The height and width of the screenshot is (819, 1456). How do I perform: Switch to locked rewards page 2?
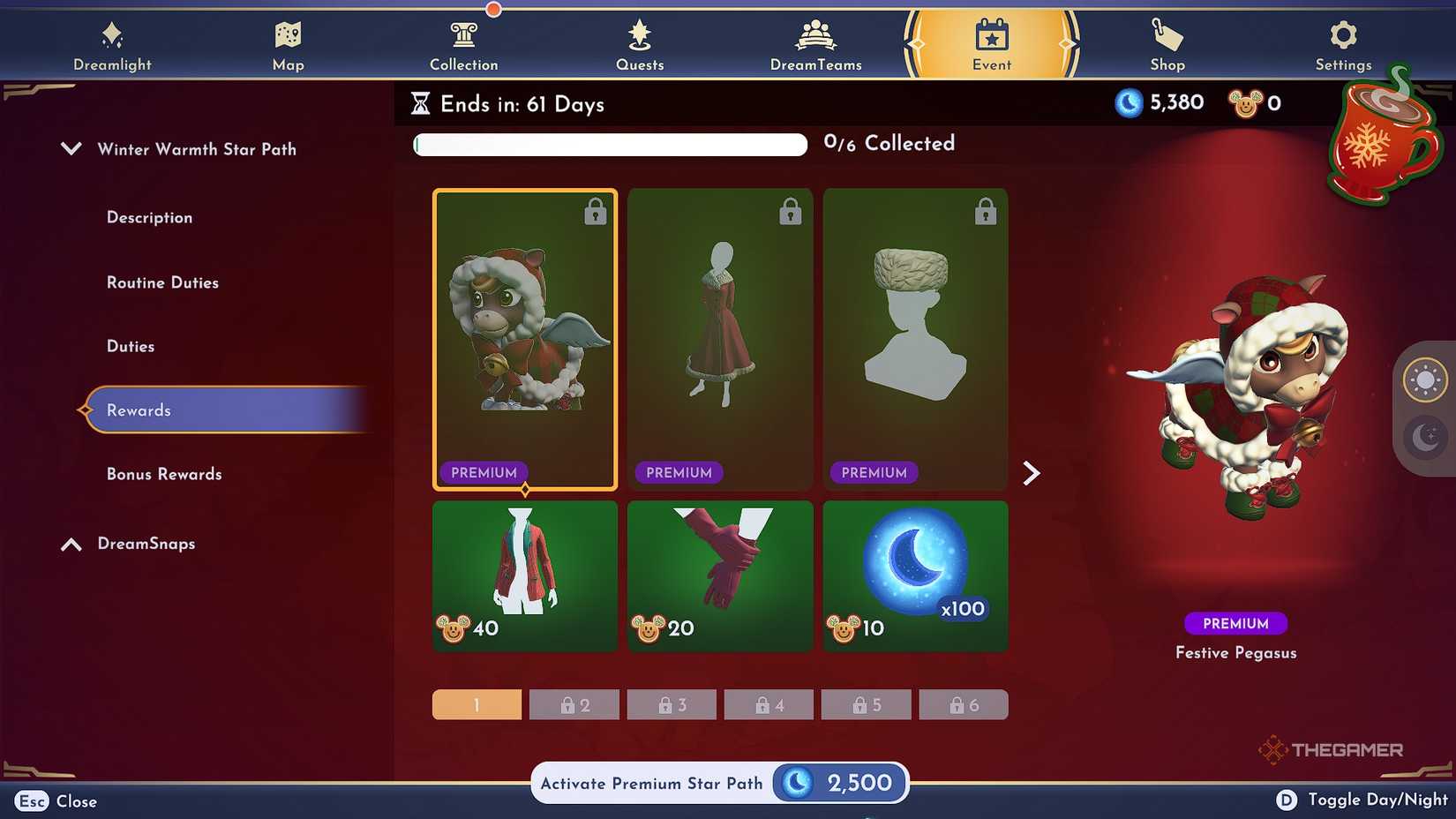(574, 704)
